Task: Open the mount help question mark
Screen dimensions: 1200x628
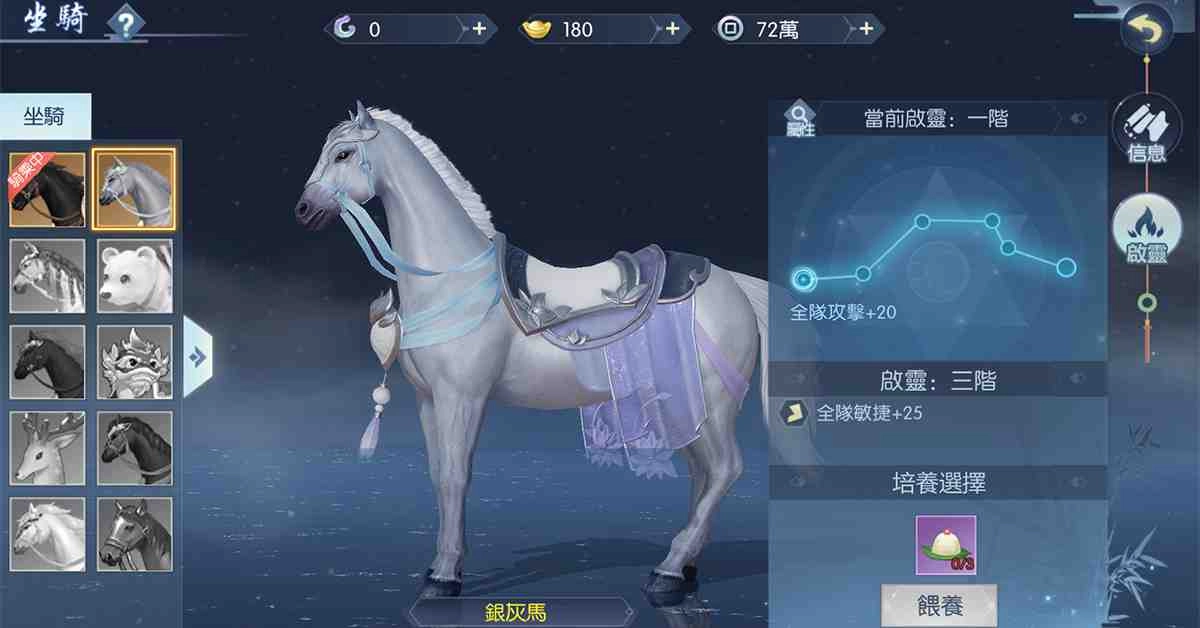Action: pos(125,24)
